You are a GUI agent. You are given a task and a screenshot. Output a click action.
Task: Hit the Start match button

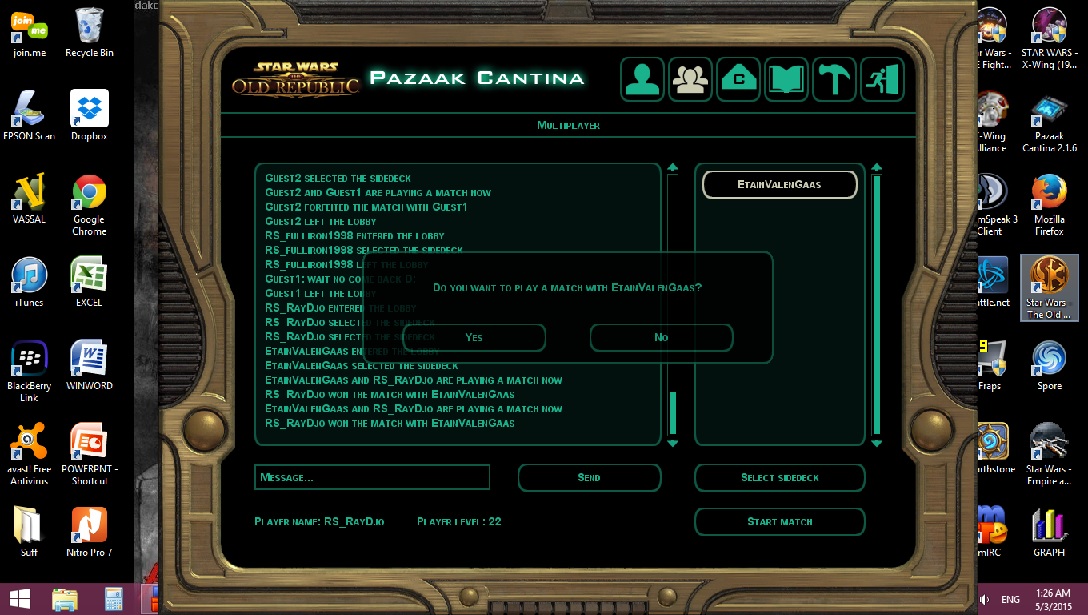coord(779,521)
